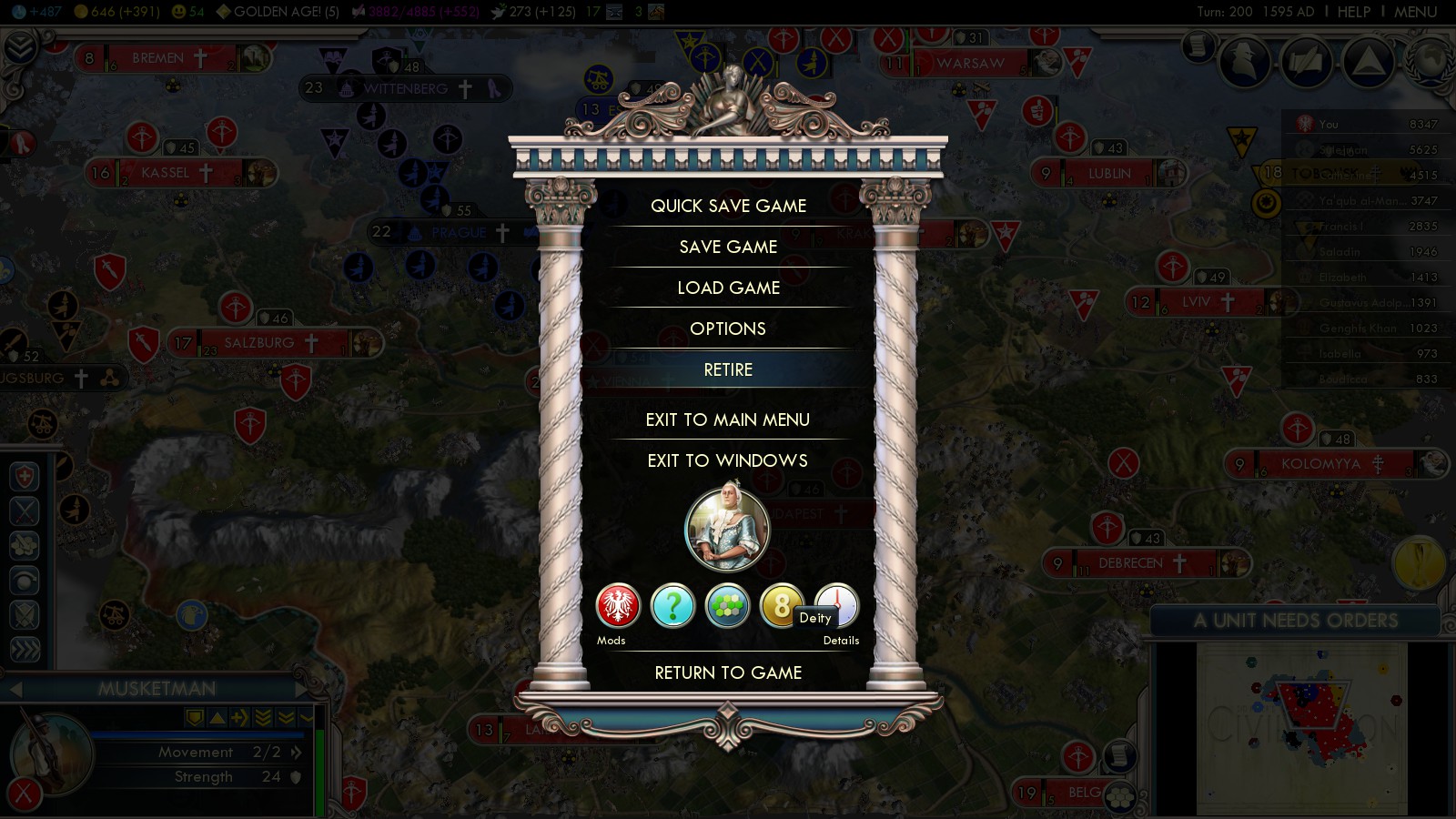1456x819 pixels.
Task: Exit to Main Menu
Action: (728, 420)
